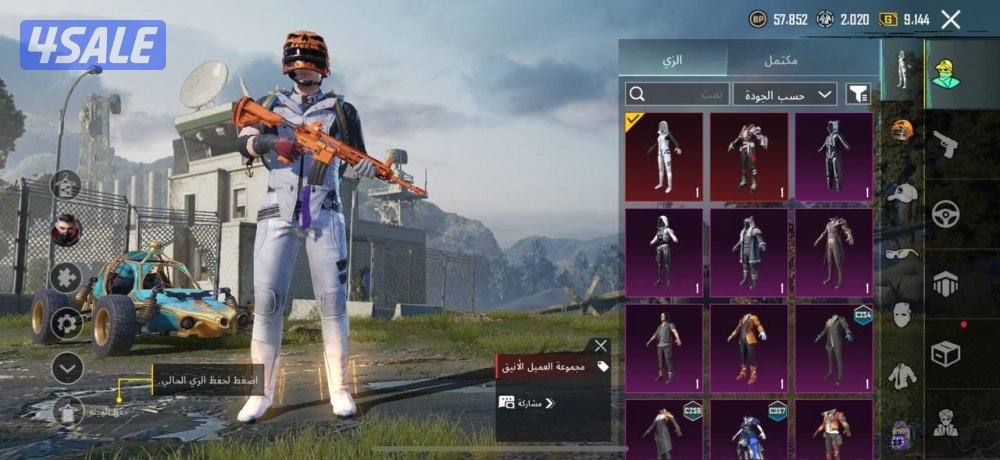Choose the outfit tagged C2S4
This screenshot has height=460, width=1000.
coord(834,348)
